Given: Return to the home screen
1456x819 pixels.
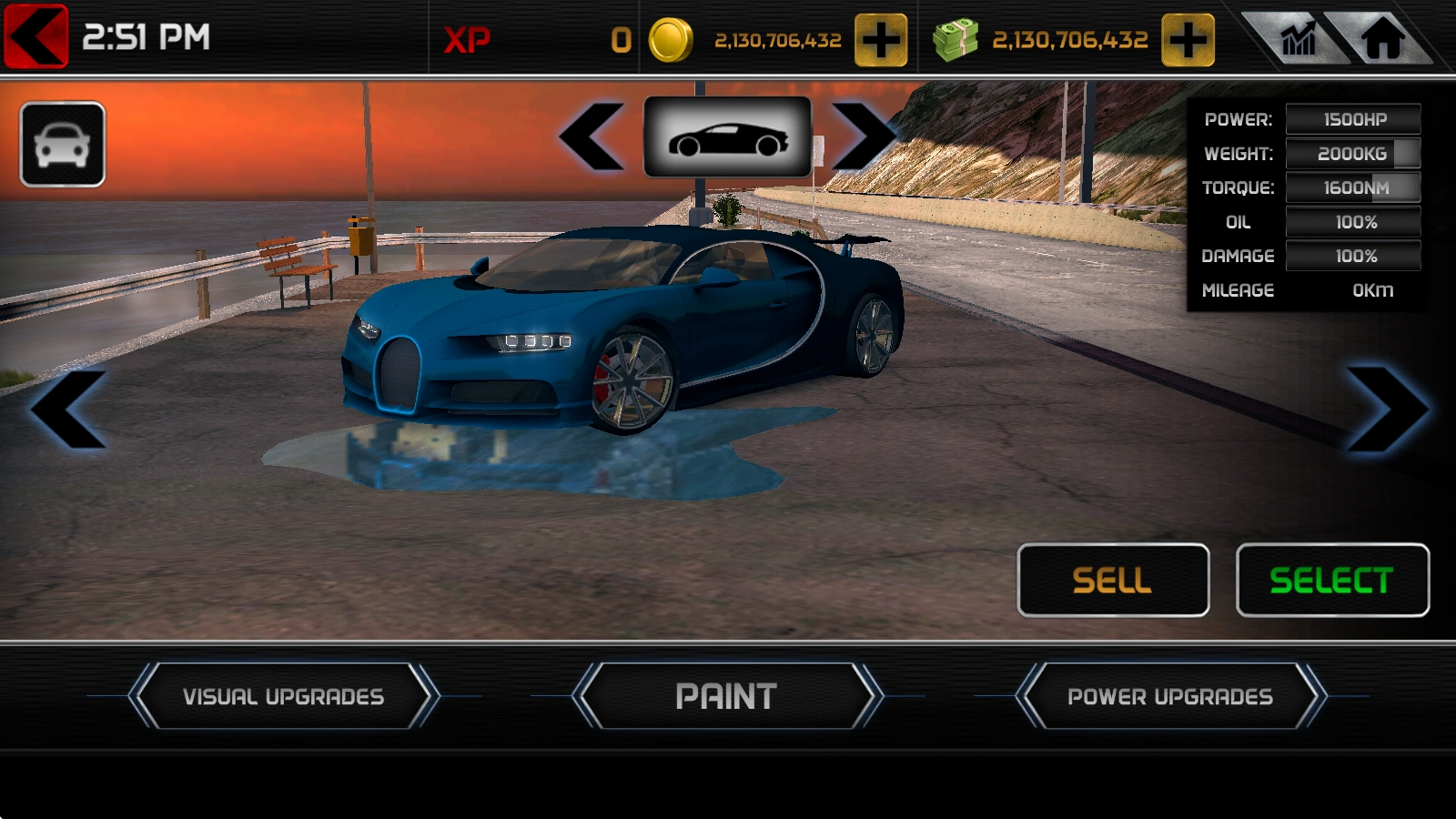Looking at the screenshot, I should (x=1381, y=39).
